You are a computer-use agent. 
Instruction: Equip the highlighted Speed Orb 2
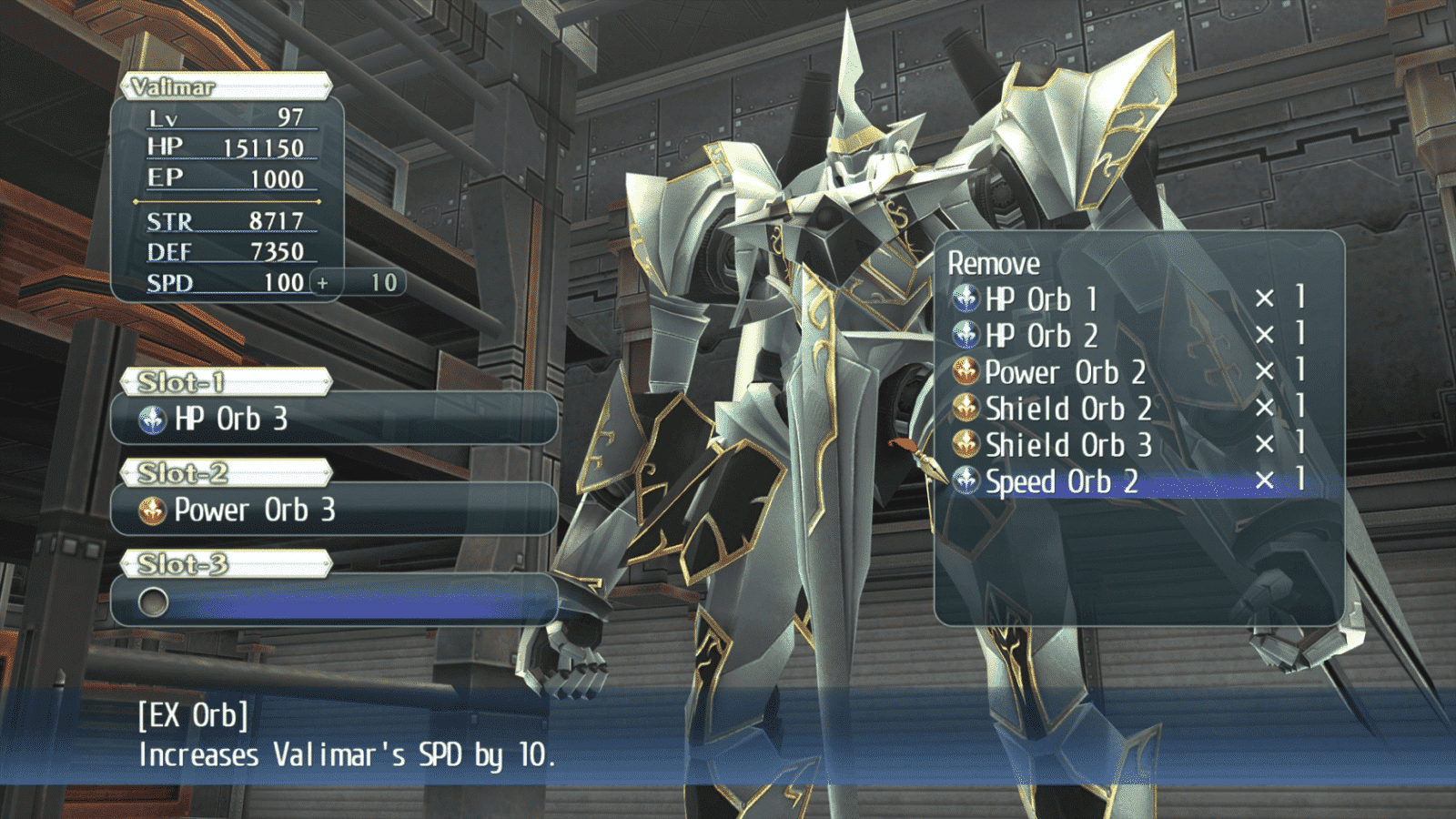[1061, 480]
